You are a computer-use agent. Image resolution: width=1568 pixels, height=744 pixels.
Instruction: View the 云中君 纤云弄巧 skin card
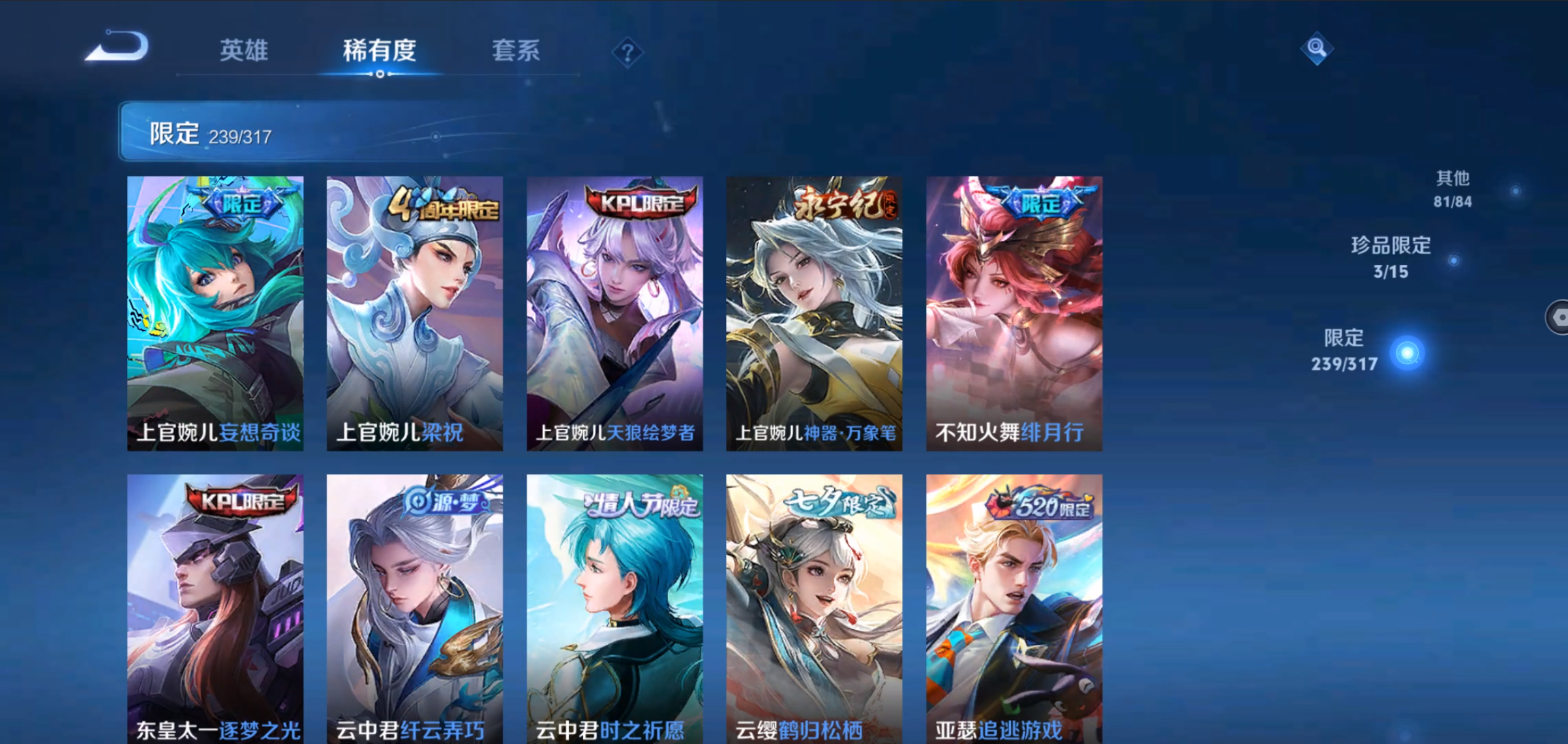coord(415,608)
